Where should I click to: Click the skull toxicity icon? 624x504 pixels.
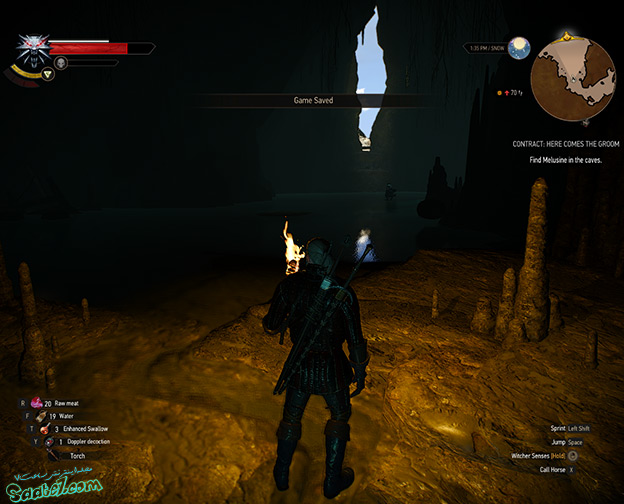click(61, 63)
